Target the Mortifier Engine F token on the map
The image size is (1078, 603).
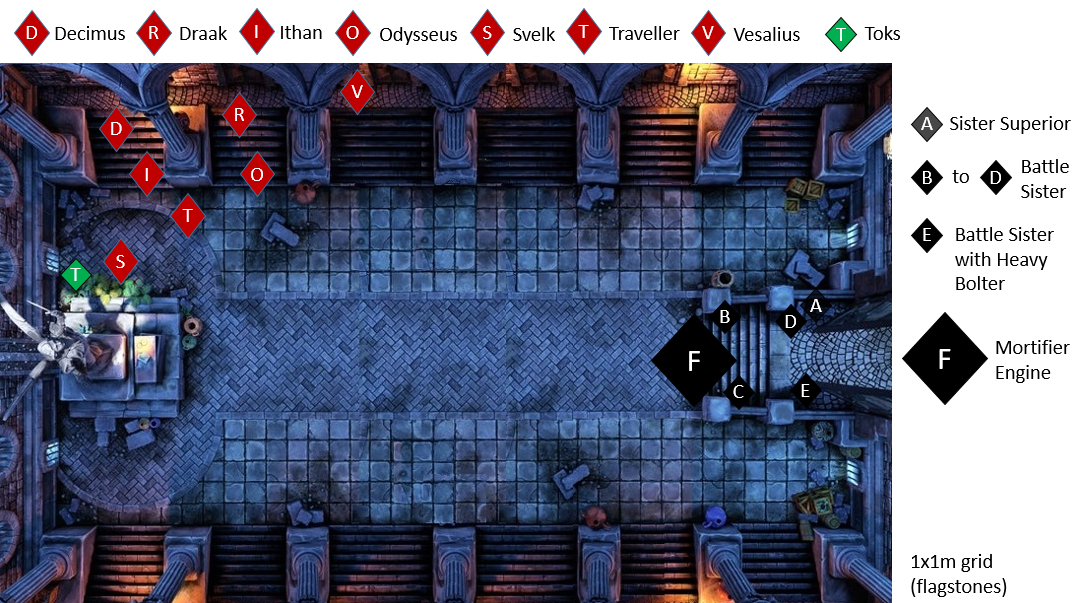coord(694,361)
